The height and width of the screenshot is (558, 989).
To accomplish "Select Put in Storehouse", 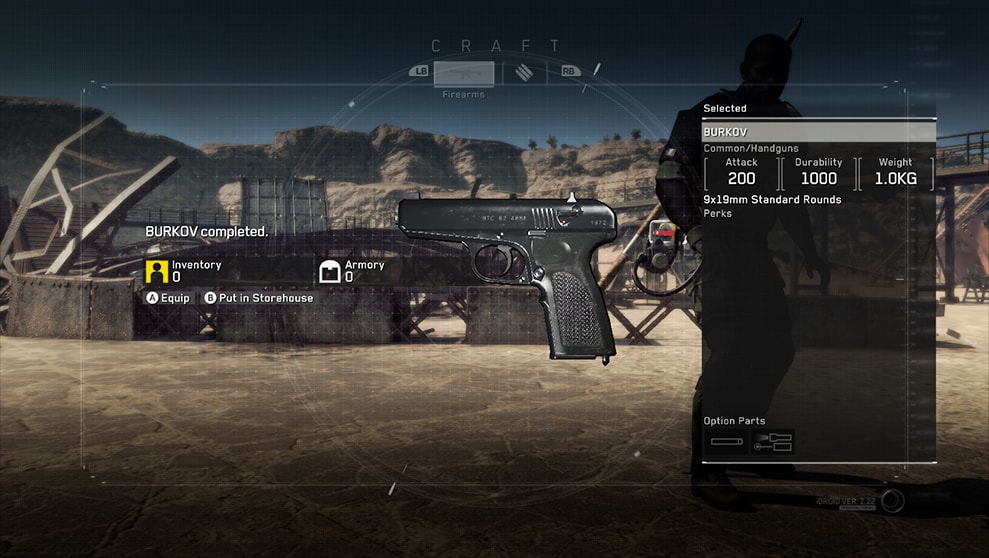I will point(259,298).
